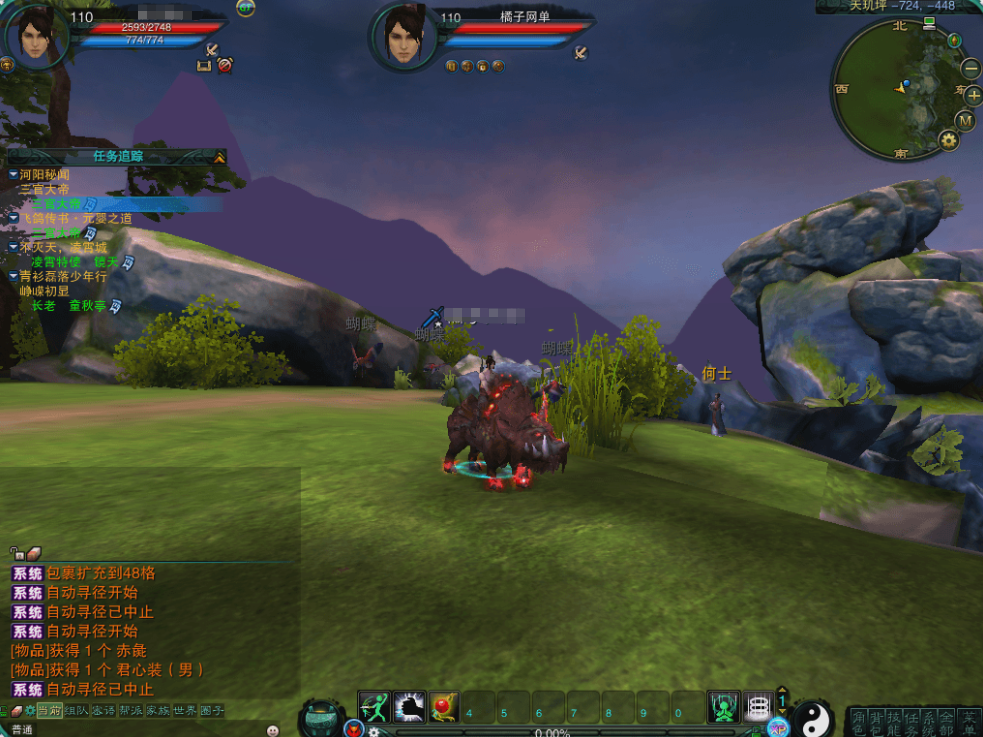Image resolution: width=983 pixels, height=737 pixels.
Task: Click the circular minimap
Action: 900,88
